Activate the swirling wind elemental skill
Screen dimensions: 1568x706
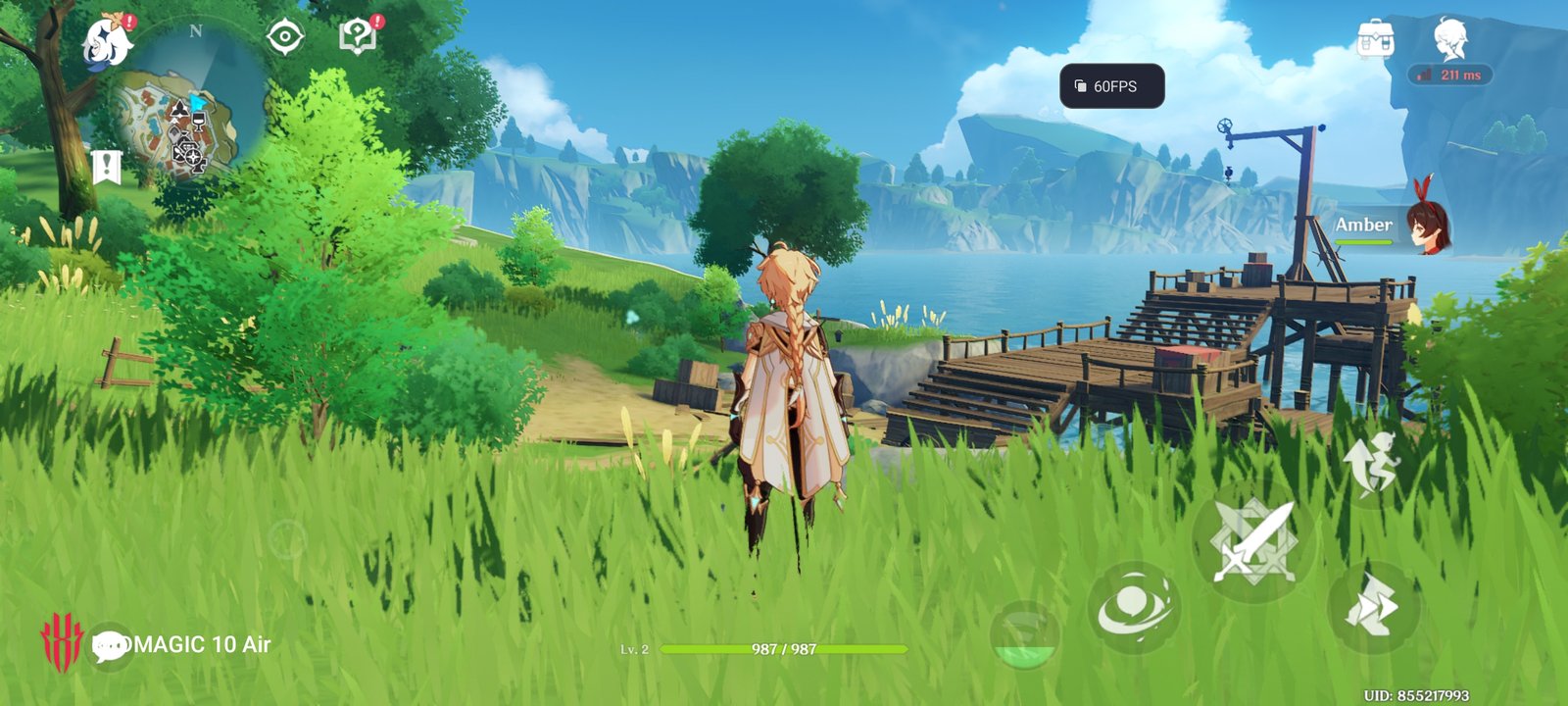pos(1134,608)
